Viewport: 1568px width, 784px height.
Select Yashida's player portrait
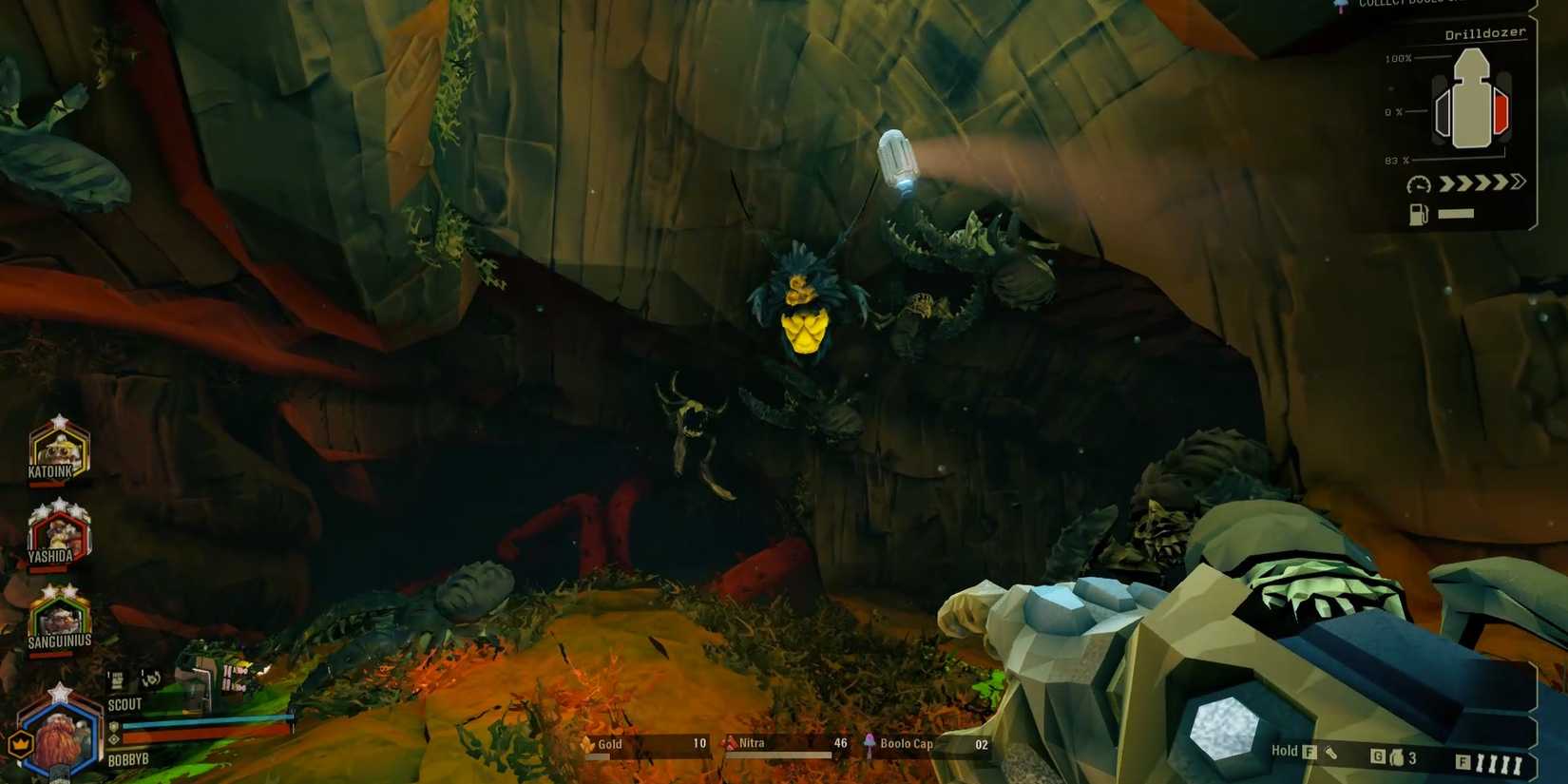click(59, 532)
